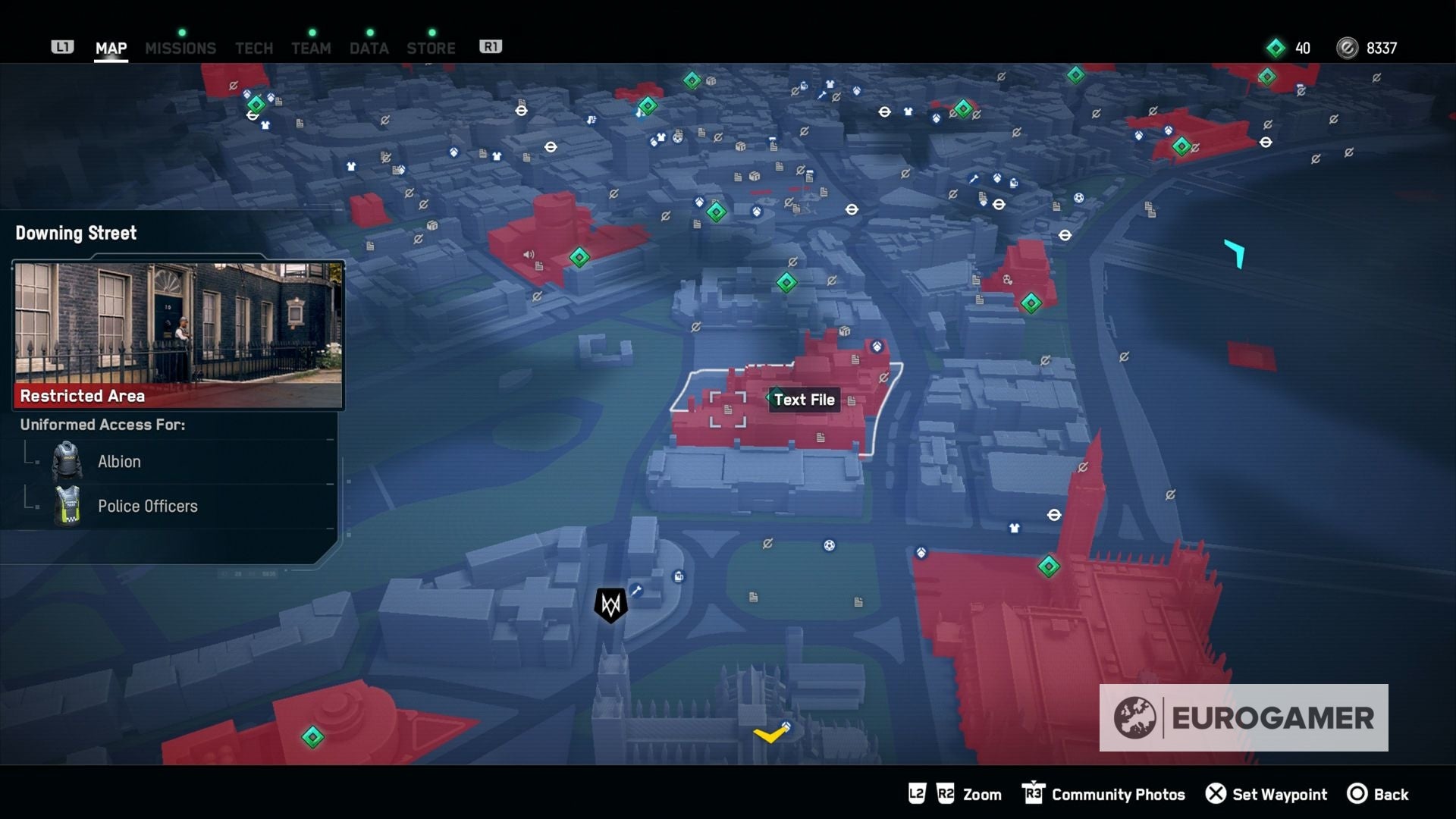Open the TEAM tab
This screenshot has width=1456, height=819.
tap(311, 48)
